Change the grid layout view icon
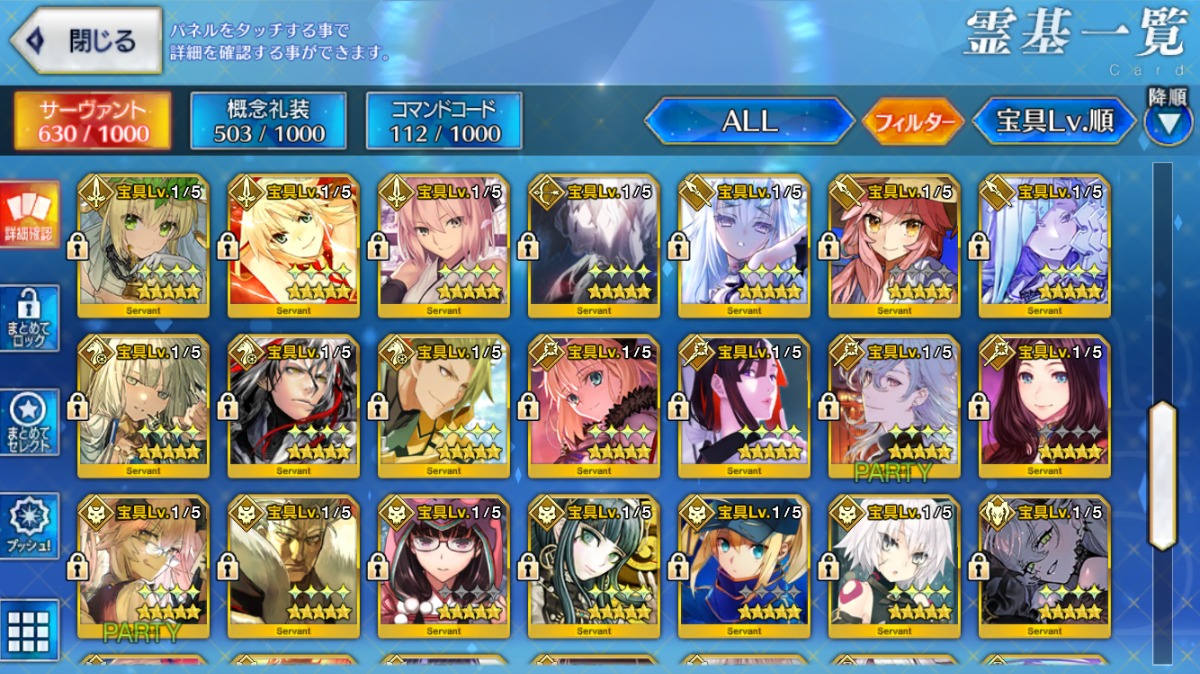Image resolution: width=1200 pixels, height=674 pixels. 29,629
